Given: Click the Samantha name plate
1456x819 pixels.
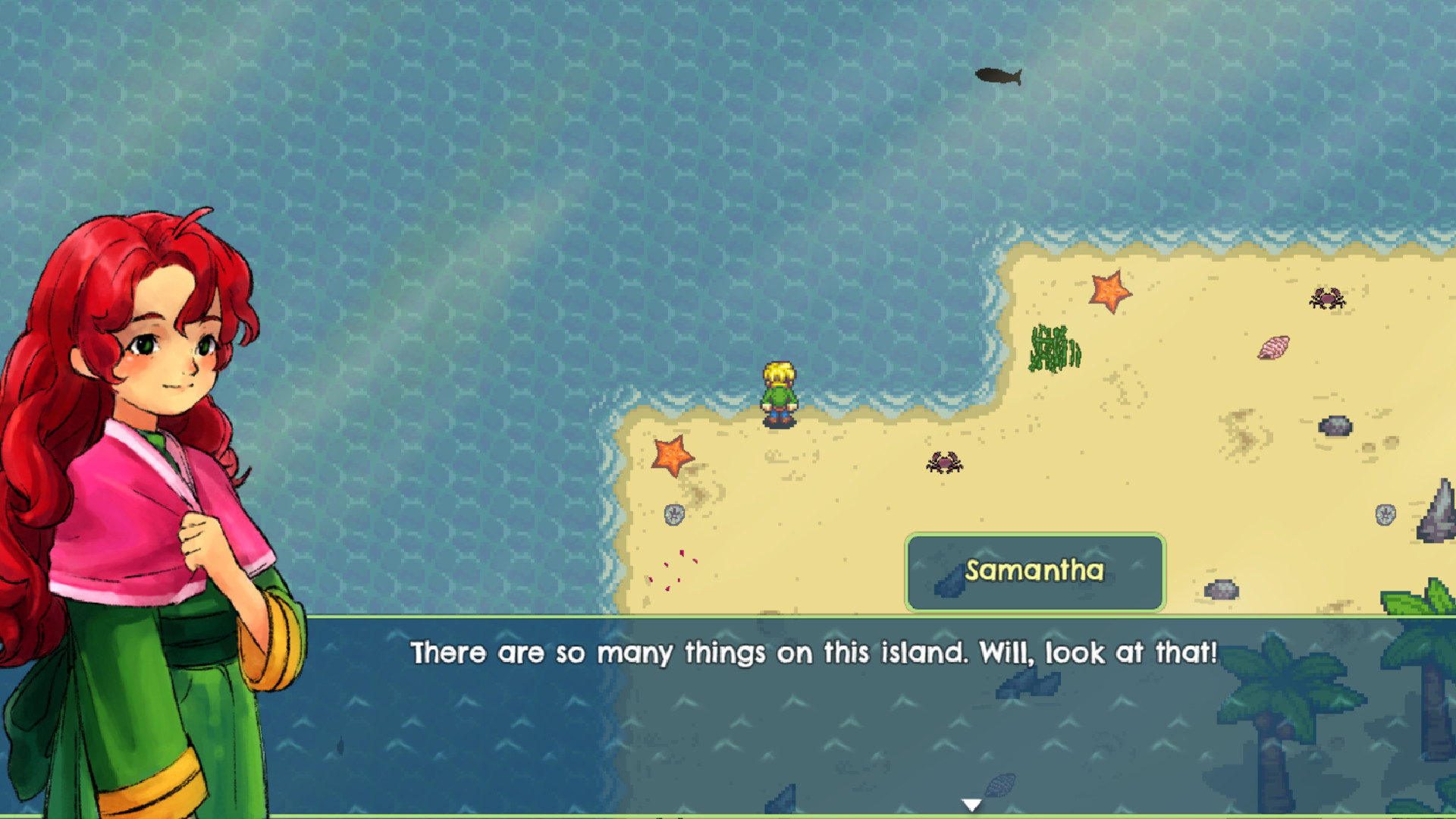Looking at the screenshot, I should coord(1034,573).
